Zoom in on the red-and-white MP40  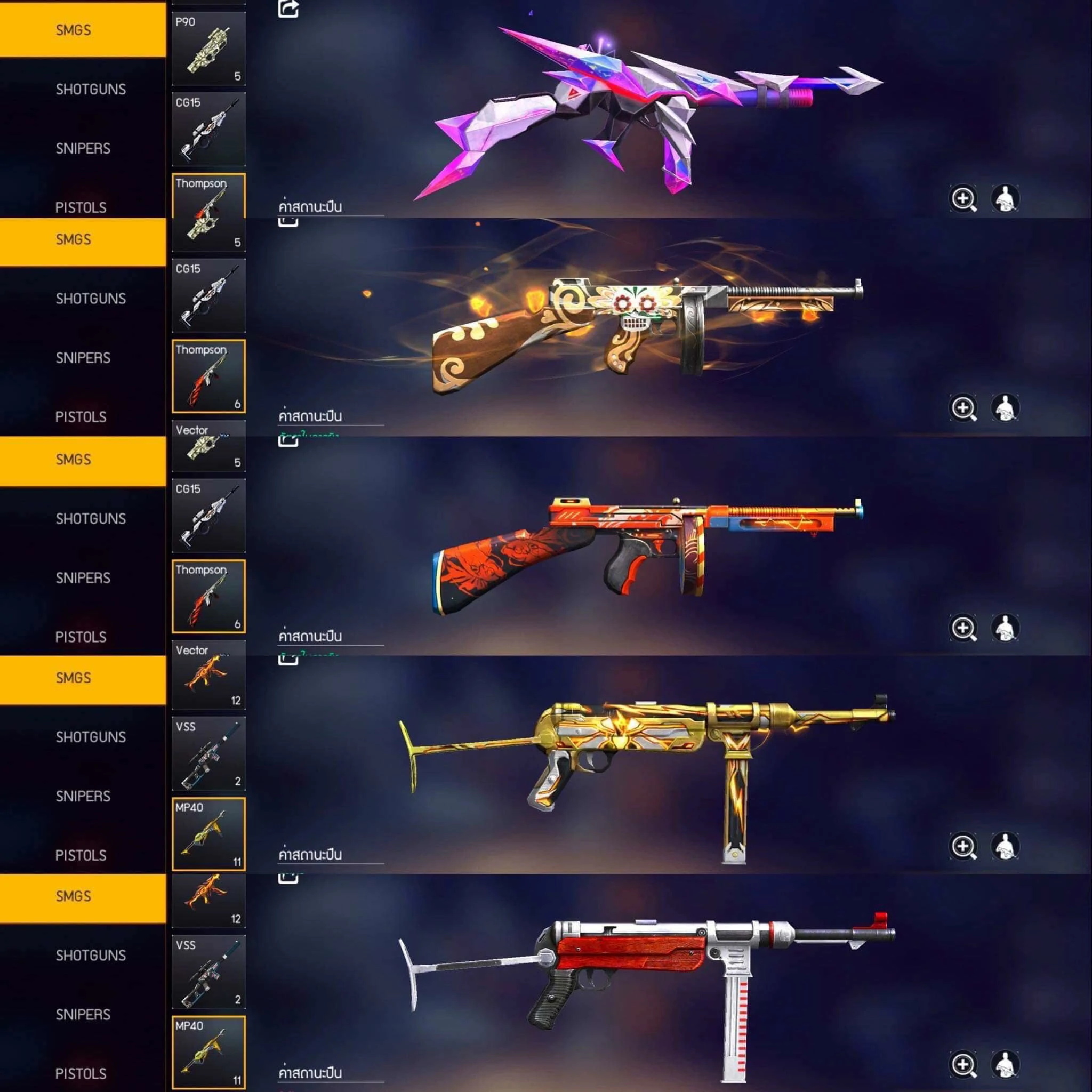point(963,1065)
